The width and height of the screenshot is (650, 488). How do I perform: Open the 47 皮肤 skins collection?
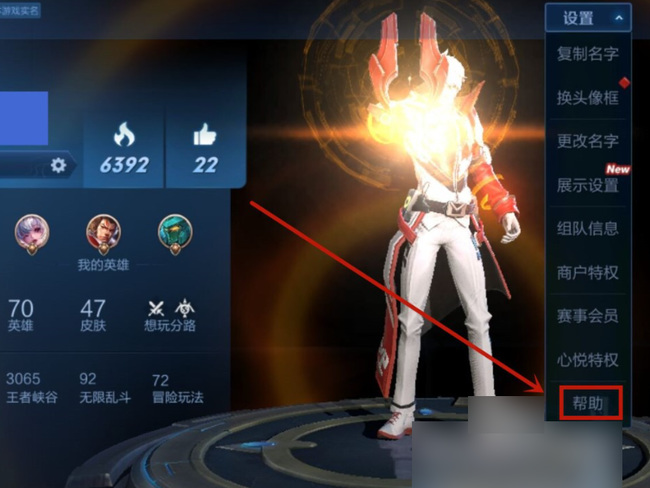click(x=93, y=314)
